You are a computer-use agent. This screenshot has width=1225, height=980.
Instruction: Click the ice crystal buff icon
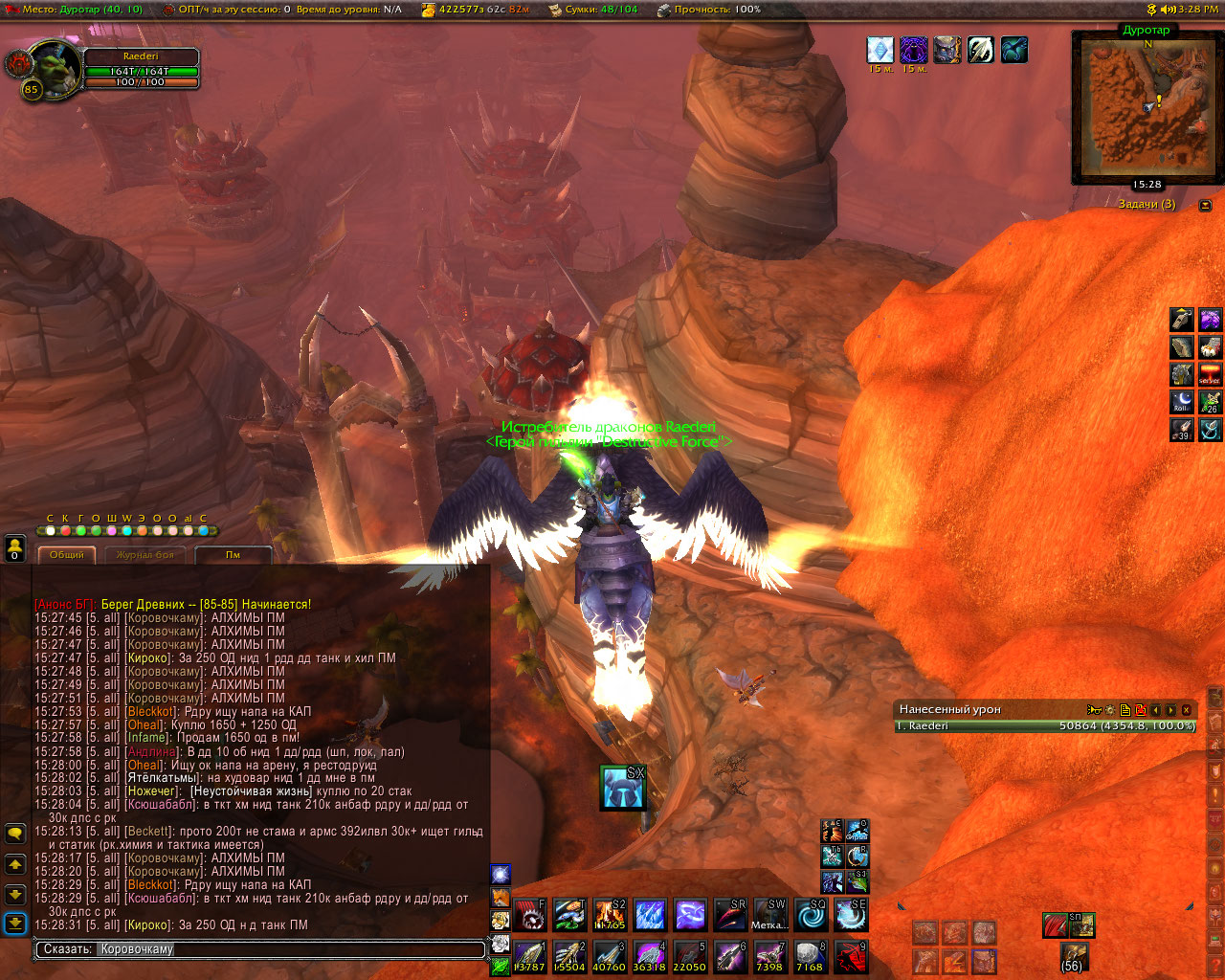(880, 50)
